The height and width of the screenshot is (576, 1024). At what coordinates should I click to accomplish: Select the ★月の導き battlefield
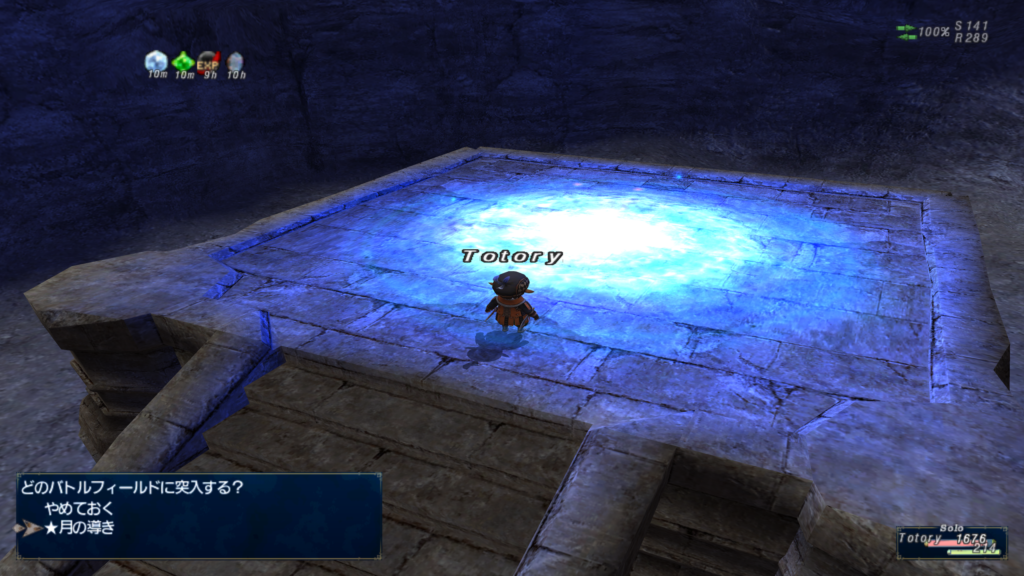coord(80,527)
